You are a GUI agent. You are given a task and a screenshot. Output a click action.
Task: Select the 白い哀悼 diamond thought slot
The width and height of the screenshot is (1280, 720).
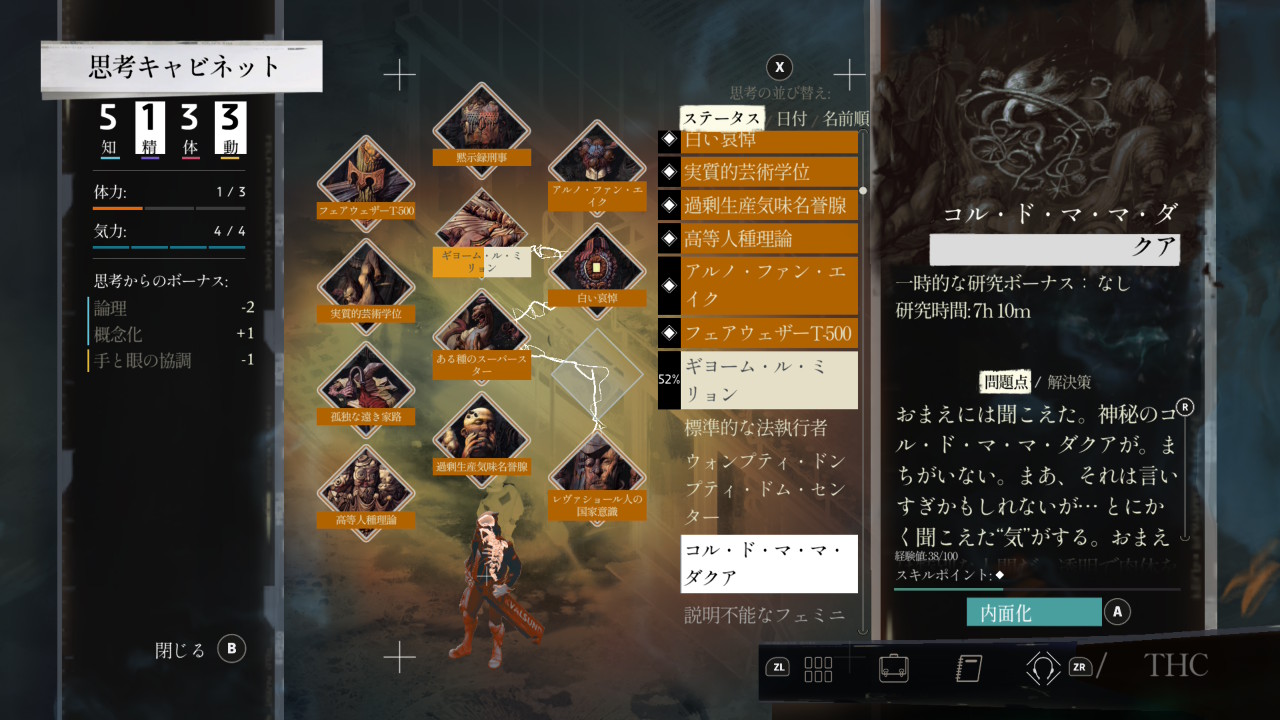click(597, 267)
